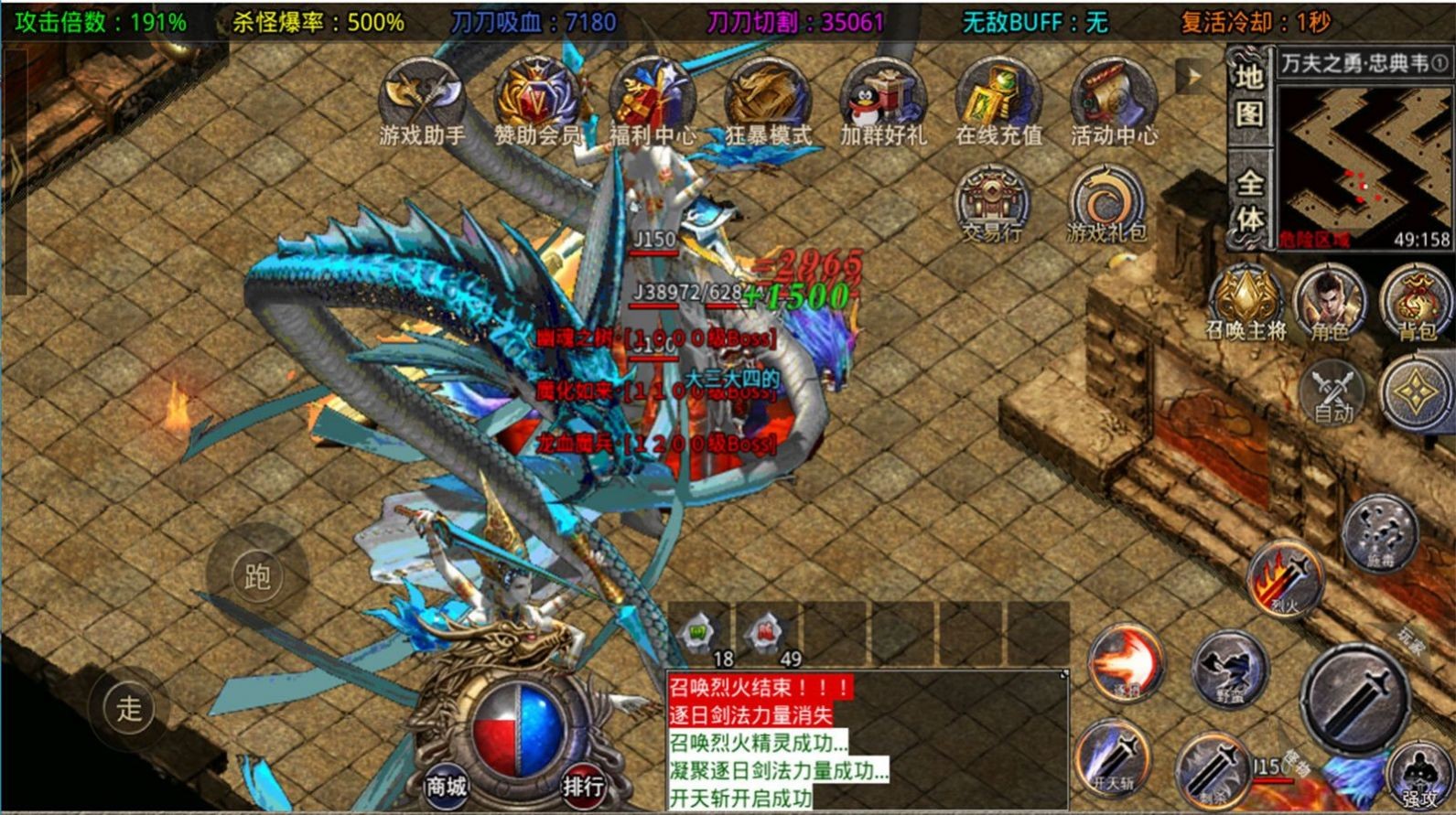Open the 游戏礼包 gift pack icon
Viewport: 1456px width, 815px height.
pos(1106,204)
